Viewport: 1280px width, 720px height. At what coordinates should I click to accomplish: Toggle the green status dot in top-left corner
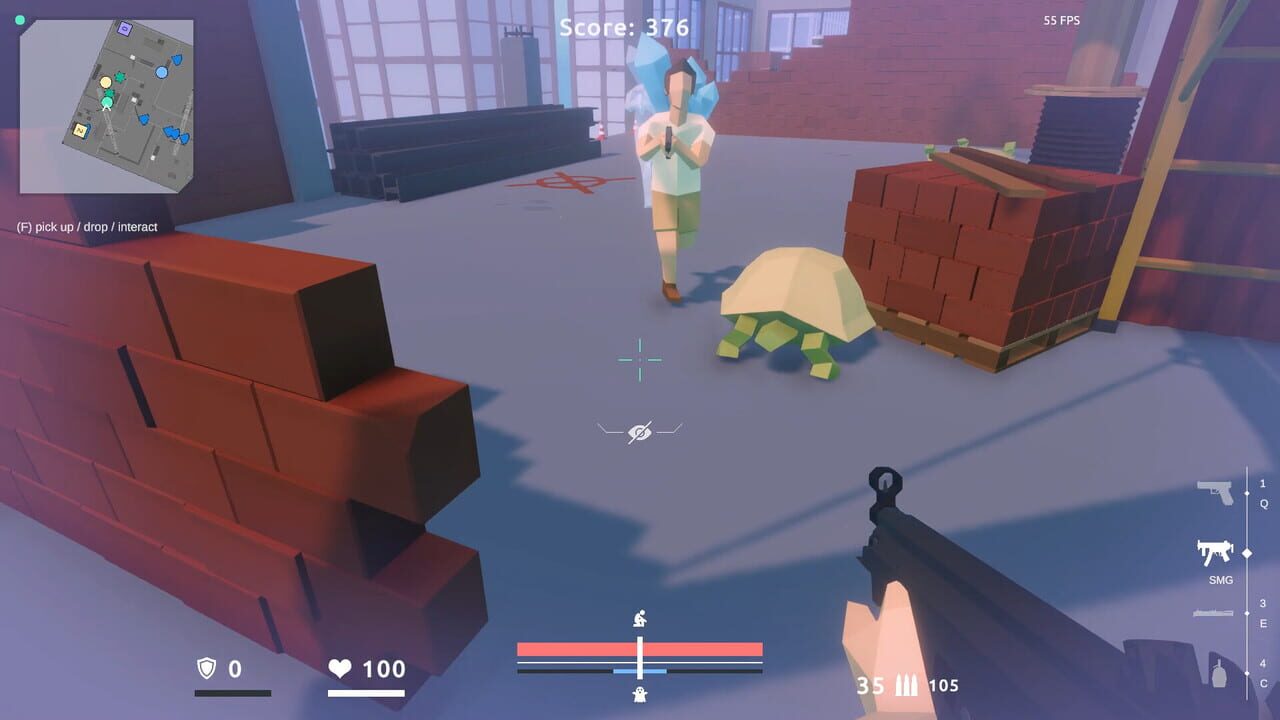22,19
